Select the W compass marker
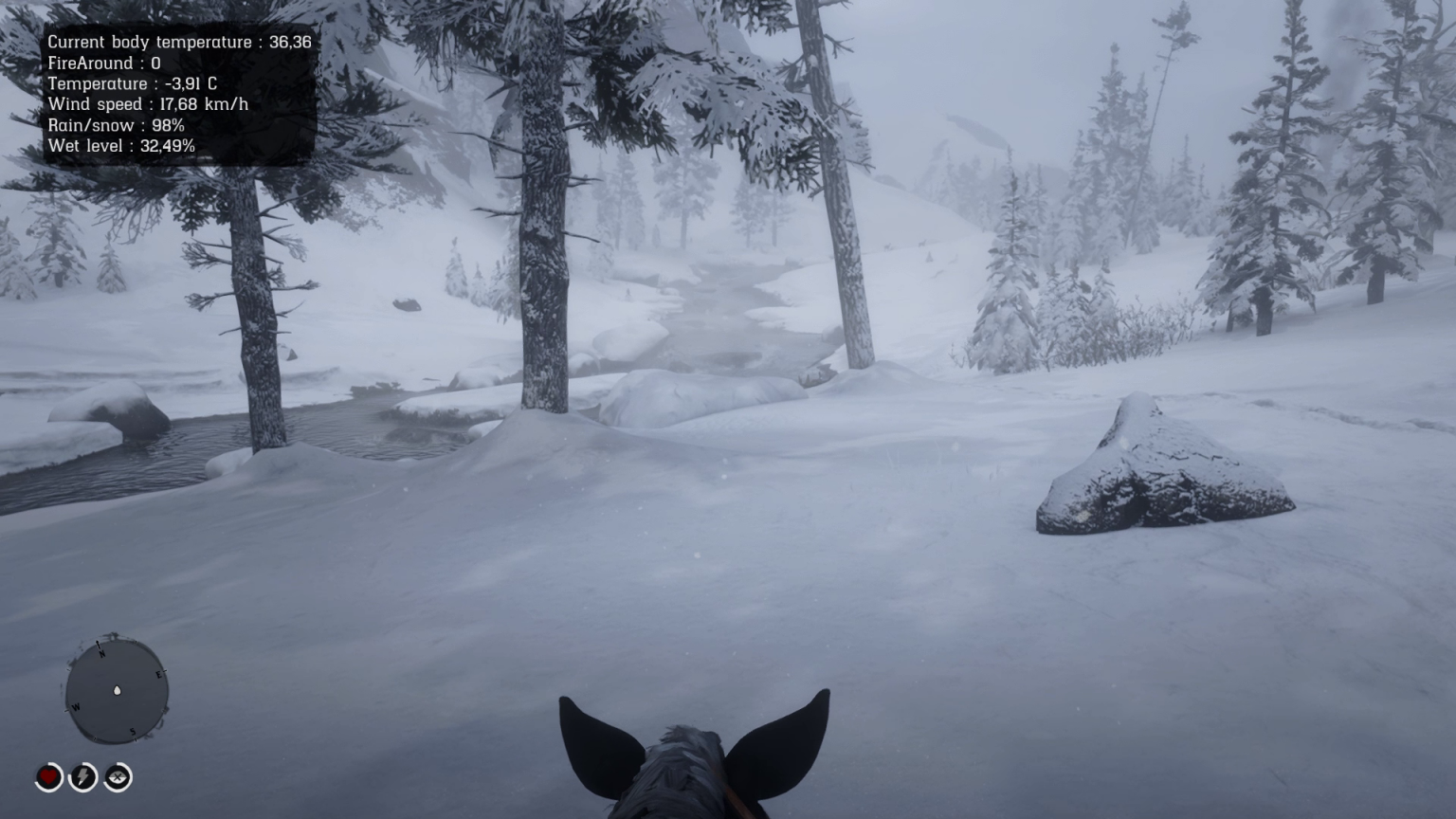1456x819 pixels. click(75, 708)
